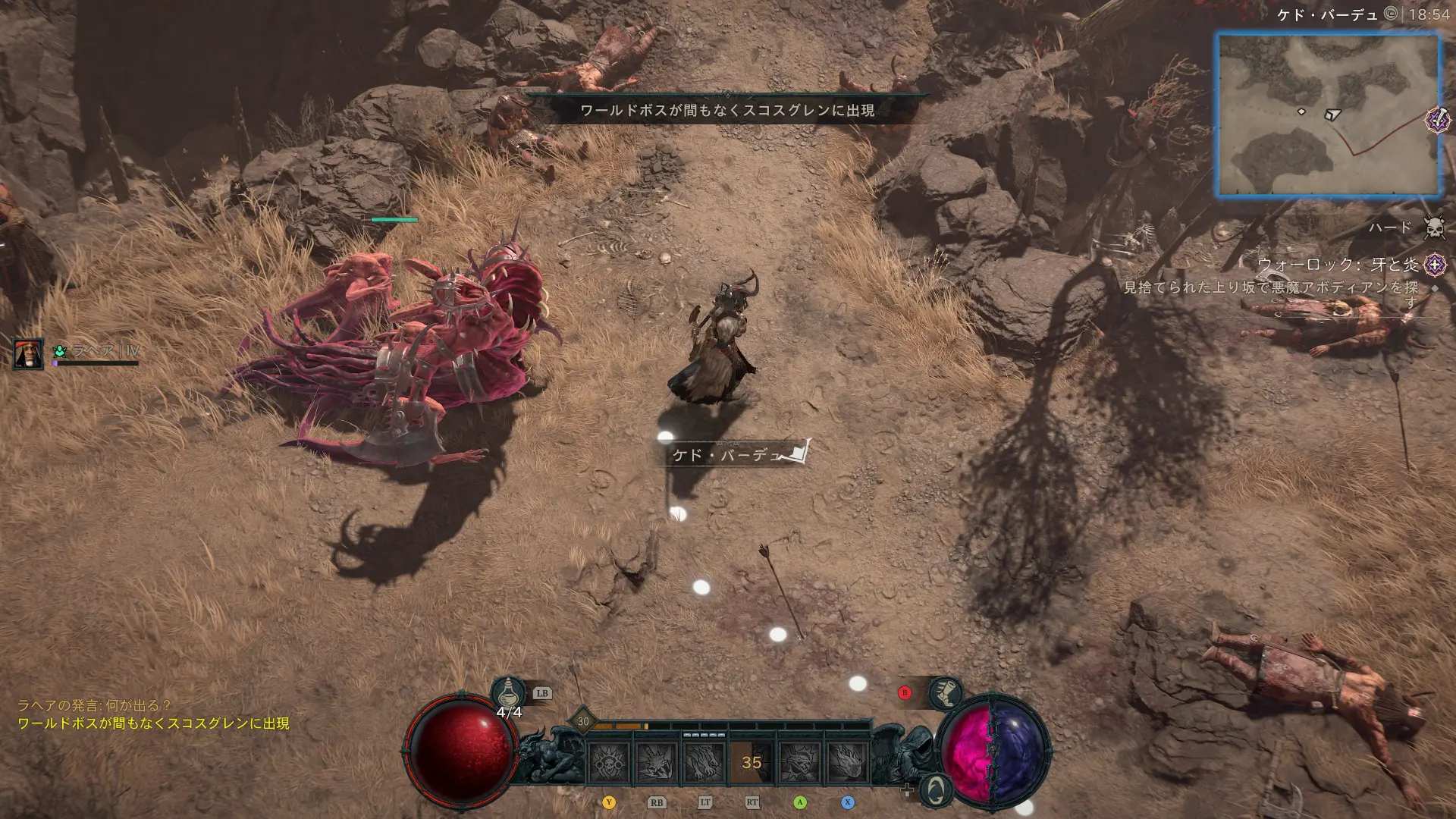The image size is (1456, 819).
Task: Activate the screaming demon face skill
Action: pos(799,761)
